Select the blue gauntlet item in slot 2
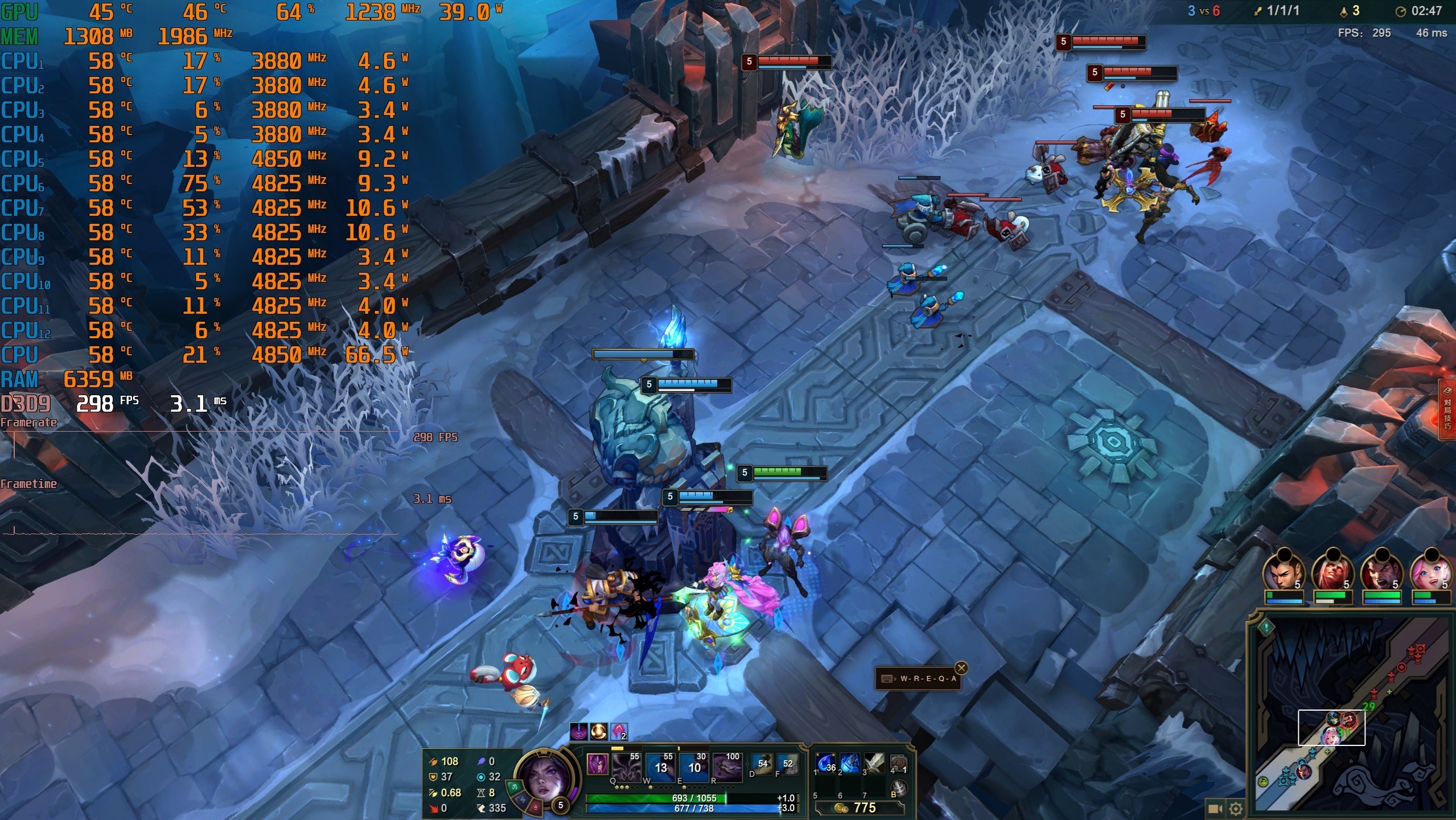 pyautogui.click(x=850, y=764)
